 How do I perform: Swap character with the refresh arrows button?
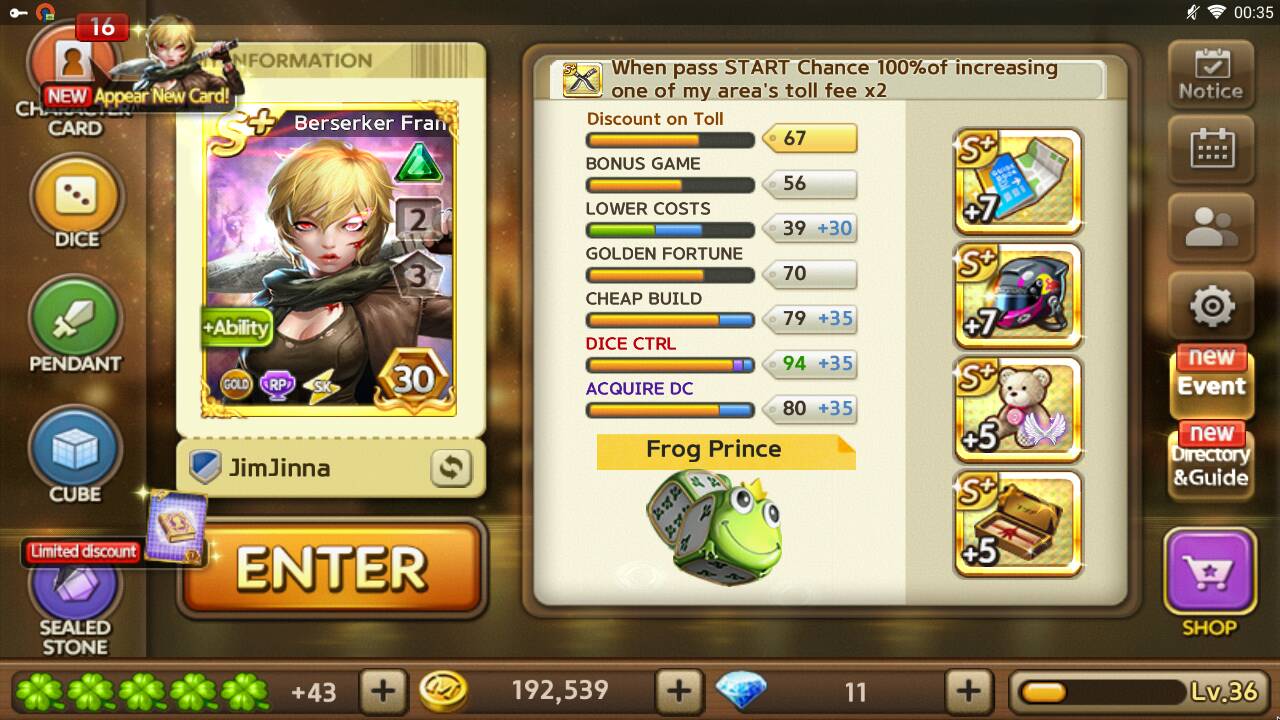tap(451, 468)
